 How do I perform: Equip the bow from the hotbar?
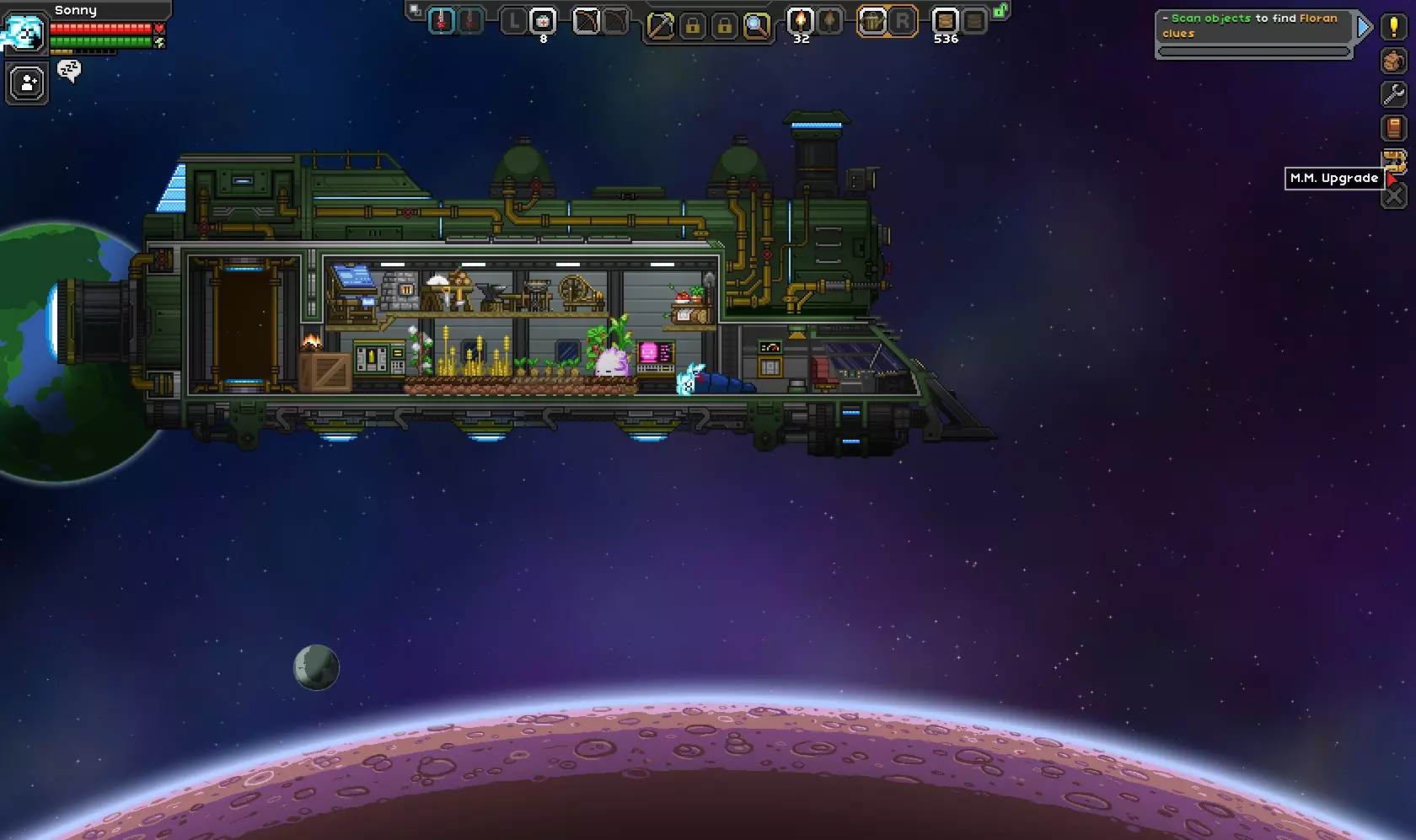tap(586, 20)
